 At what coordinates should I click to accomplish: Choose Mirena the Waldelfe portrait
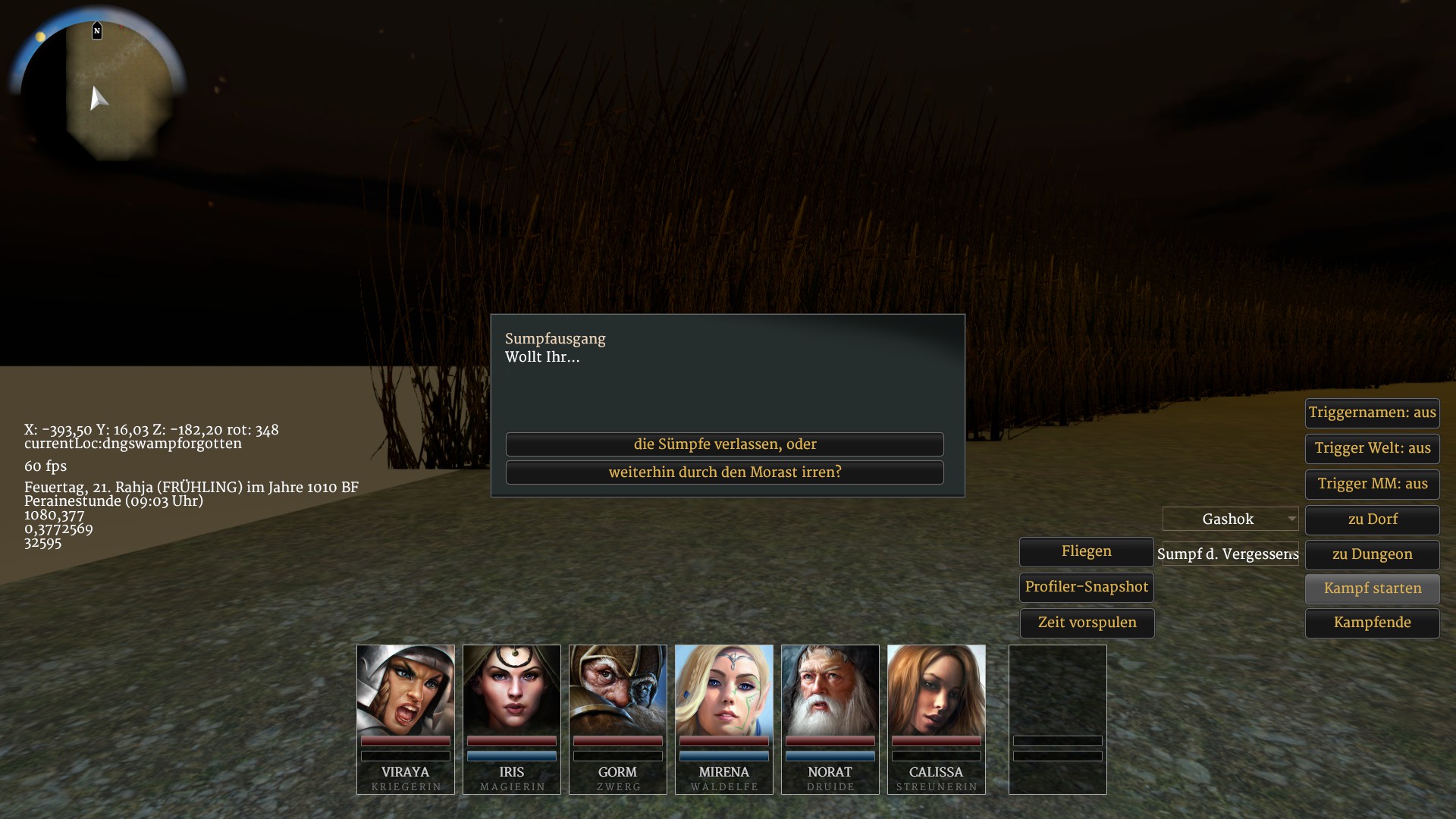(x=724, y=690)
